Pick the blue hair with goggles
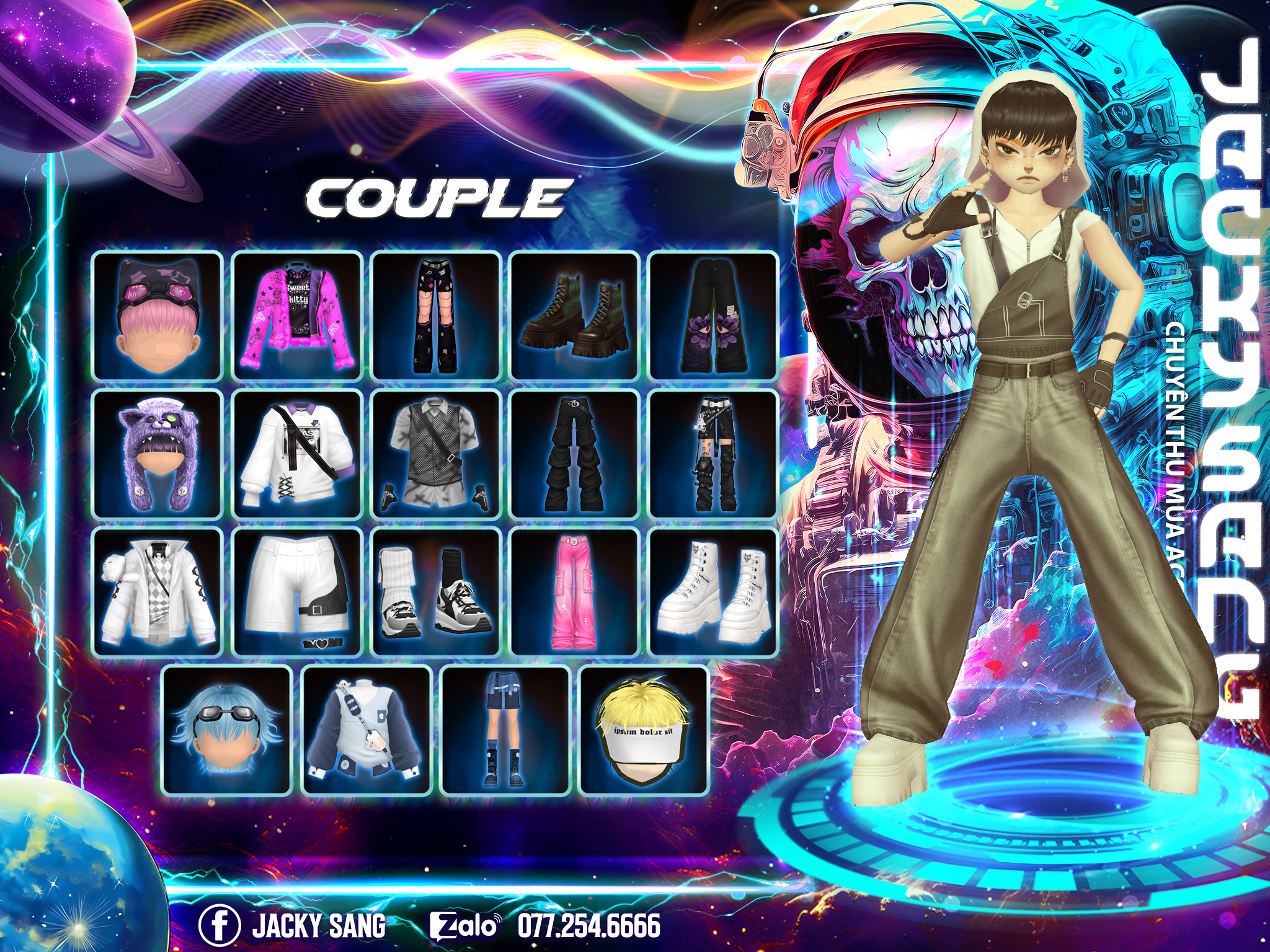The width and height of the screenshot is (1270, 952). (228, 731)
